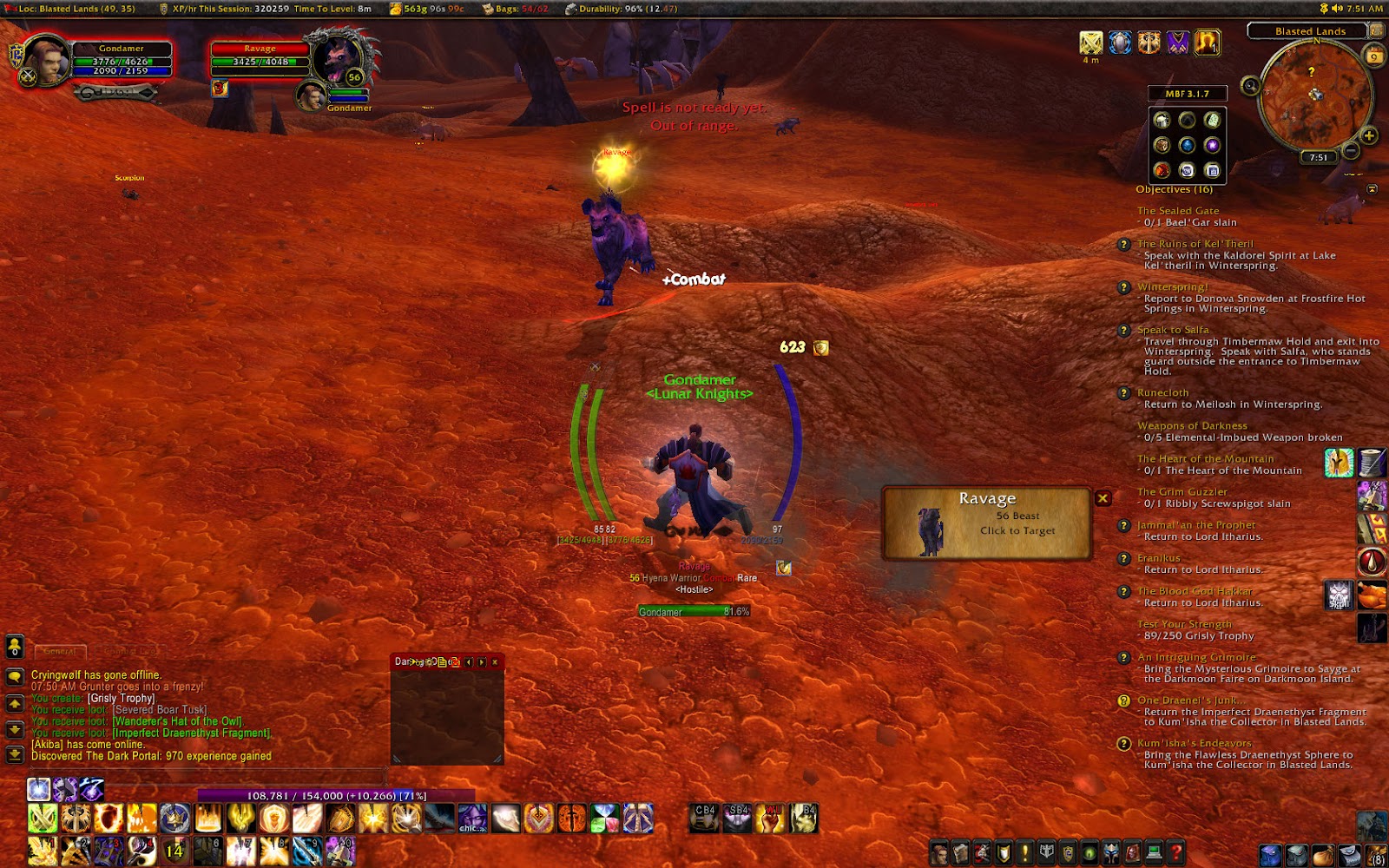Image resolution: width=1389 pixels, height=868 pixels.
Task: Click the zoom-in plus button on the minimap
Action: pos(1368,135)
